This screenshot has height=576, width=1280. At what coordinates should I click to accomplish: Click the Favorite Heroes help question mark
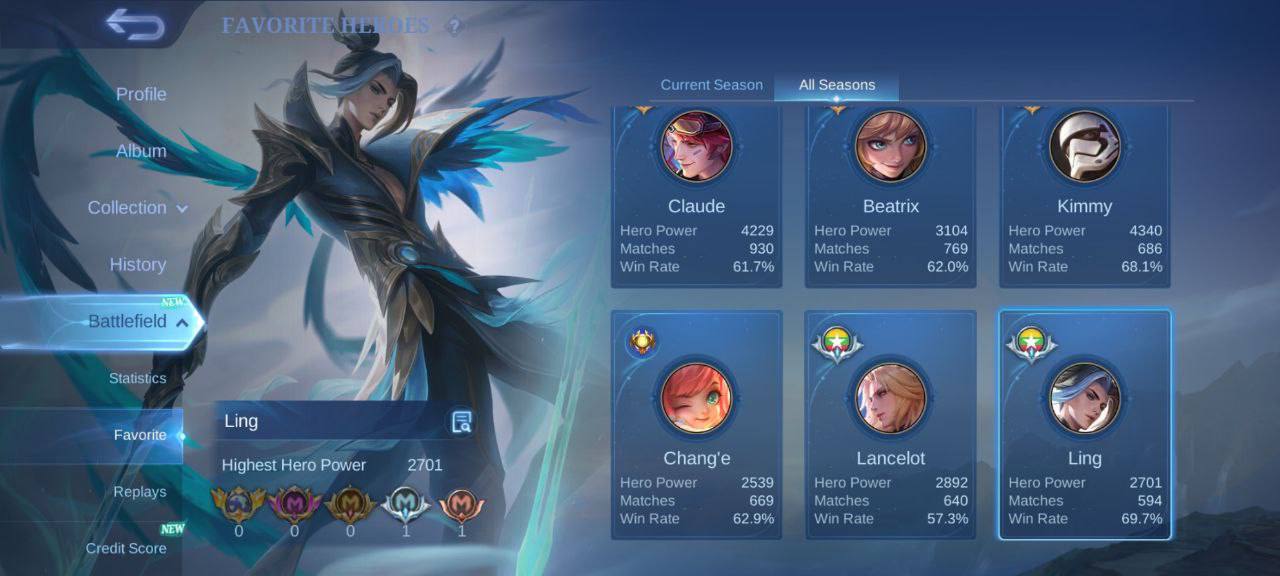455,26
